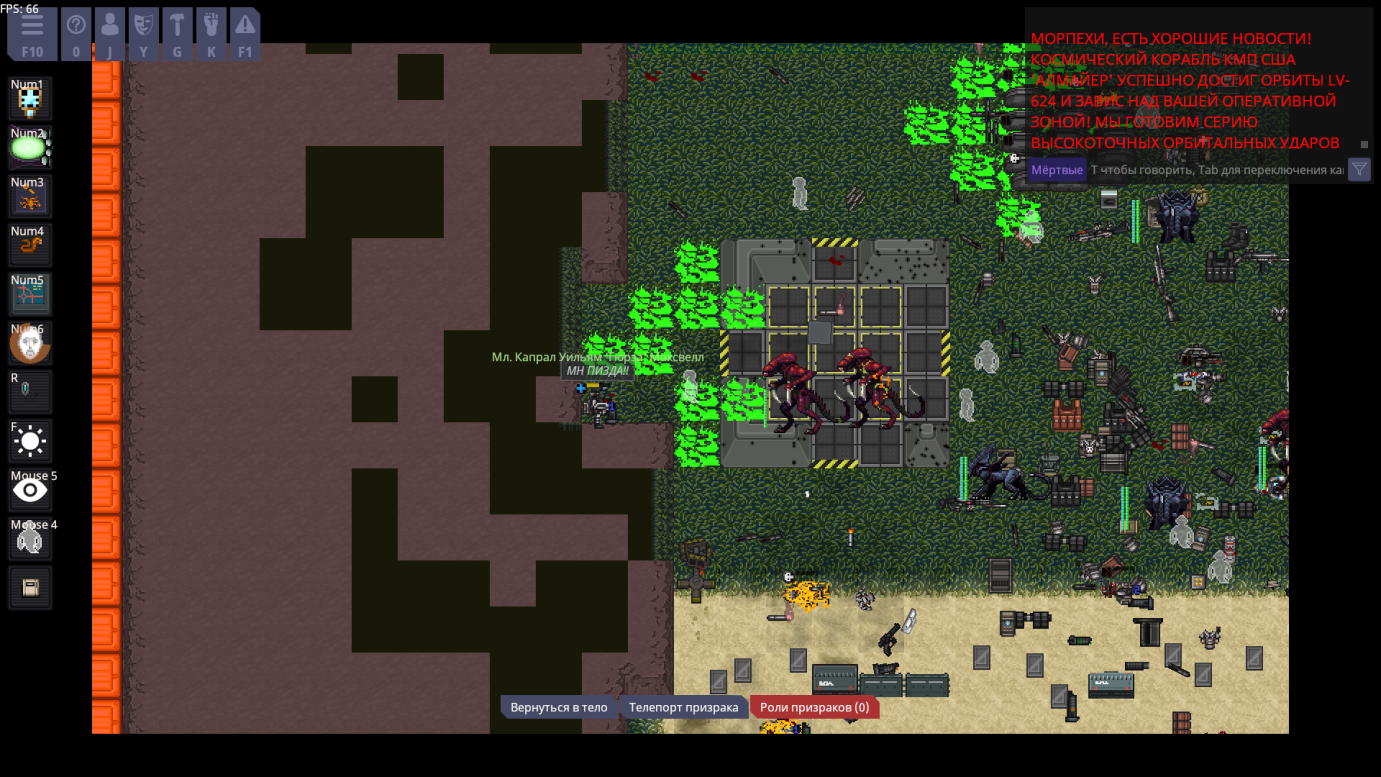Activate the Num3 orange facehugger action
The image size is (1381, 777).
[x=30, y=198]
